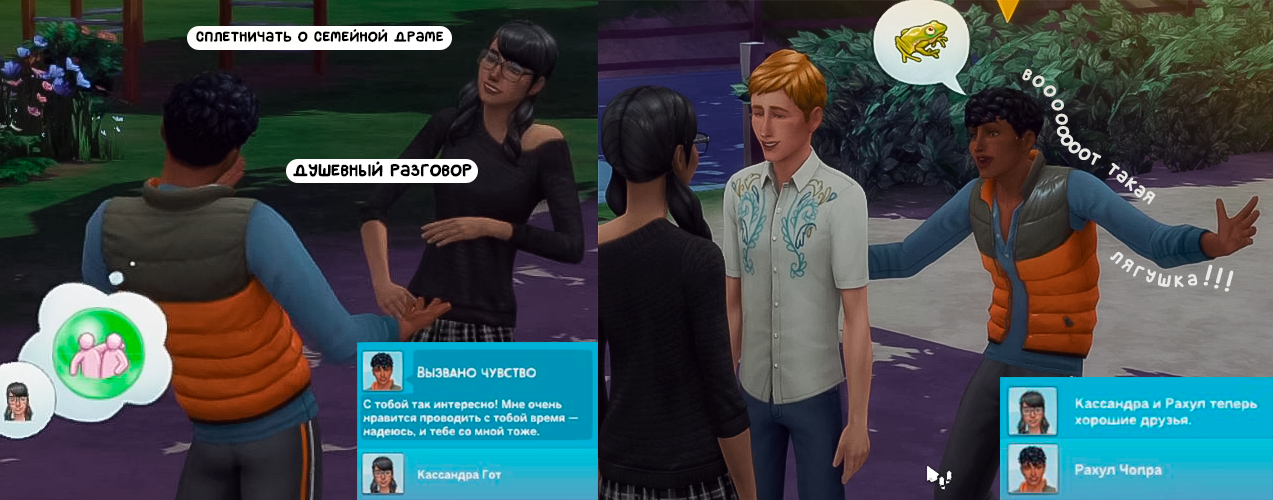Click Rahul's portrait beside "Вызвано чувство"
Screen dimensions: 1273x500
coord(382,370)
